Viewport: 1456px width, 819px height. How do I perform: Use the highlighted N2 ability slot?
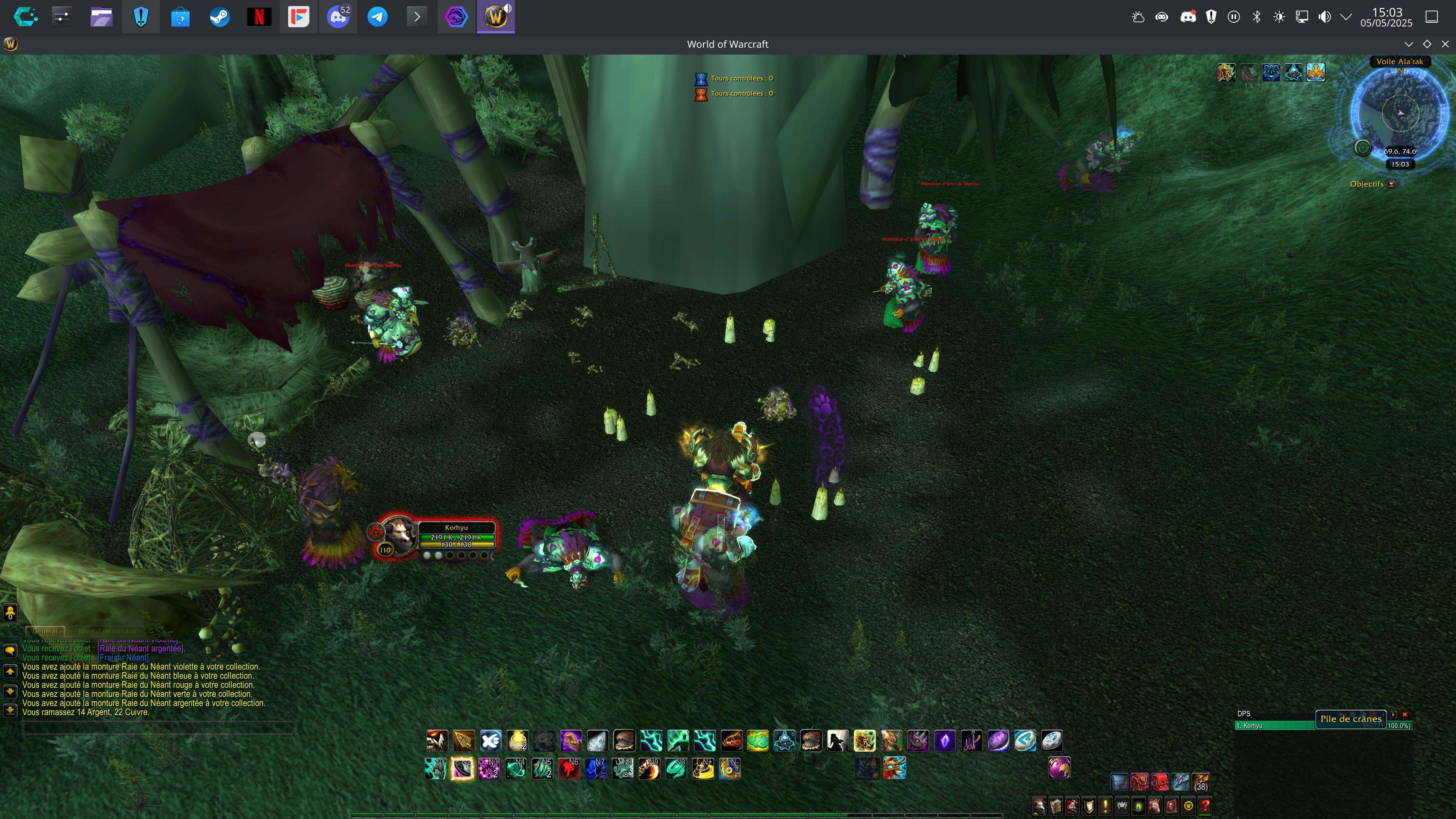(x=462, y=769)
